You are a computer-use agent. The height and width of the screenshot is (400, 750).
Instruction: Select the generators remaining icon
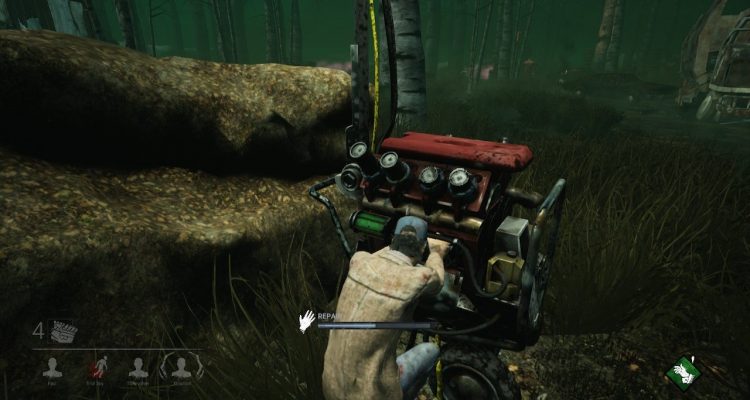coord(63,331)
